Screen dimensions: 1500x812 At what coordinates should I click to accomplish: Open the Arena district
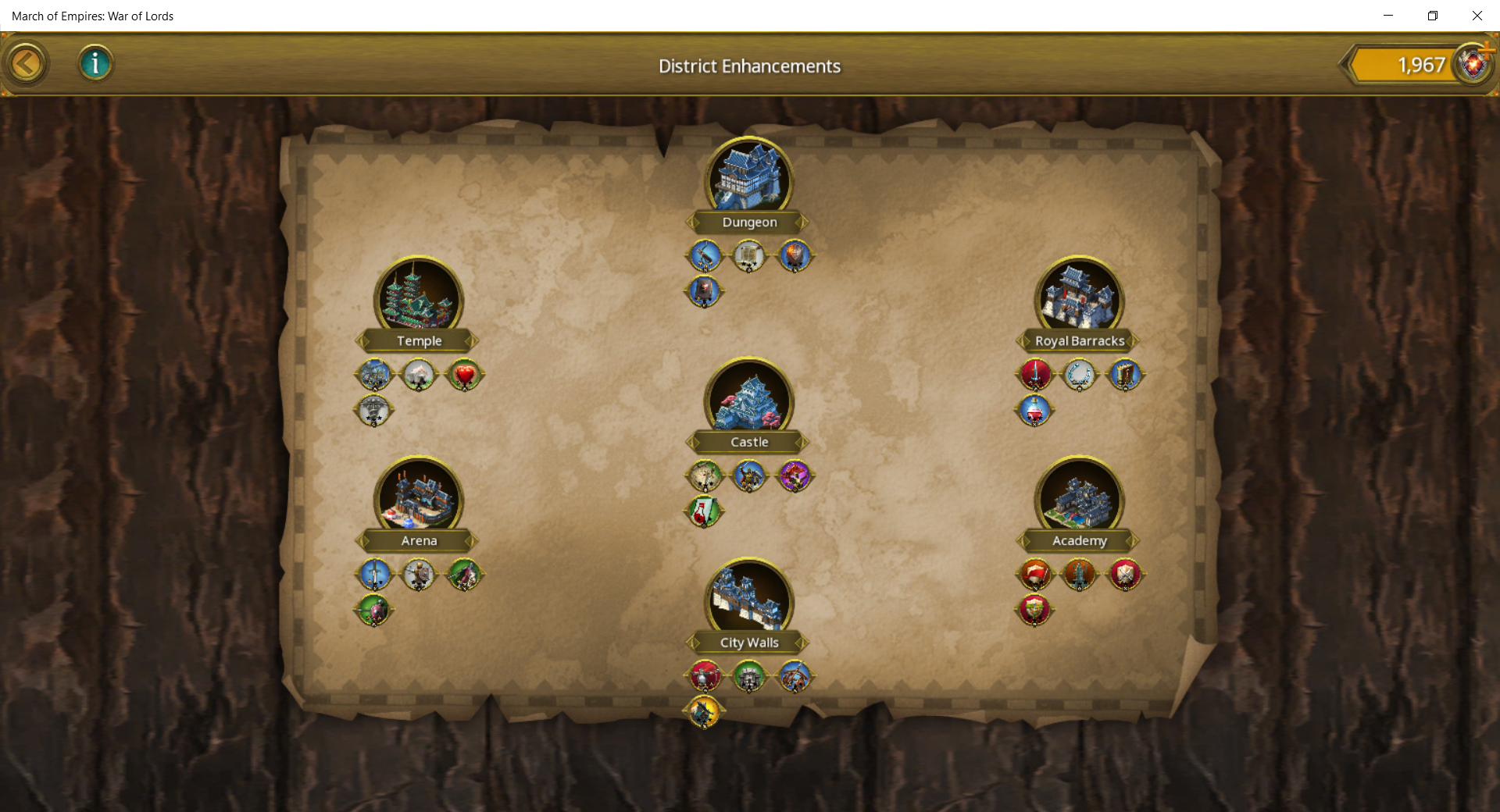click(x=419, y=498)
